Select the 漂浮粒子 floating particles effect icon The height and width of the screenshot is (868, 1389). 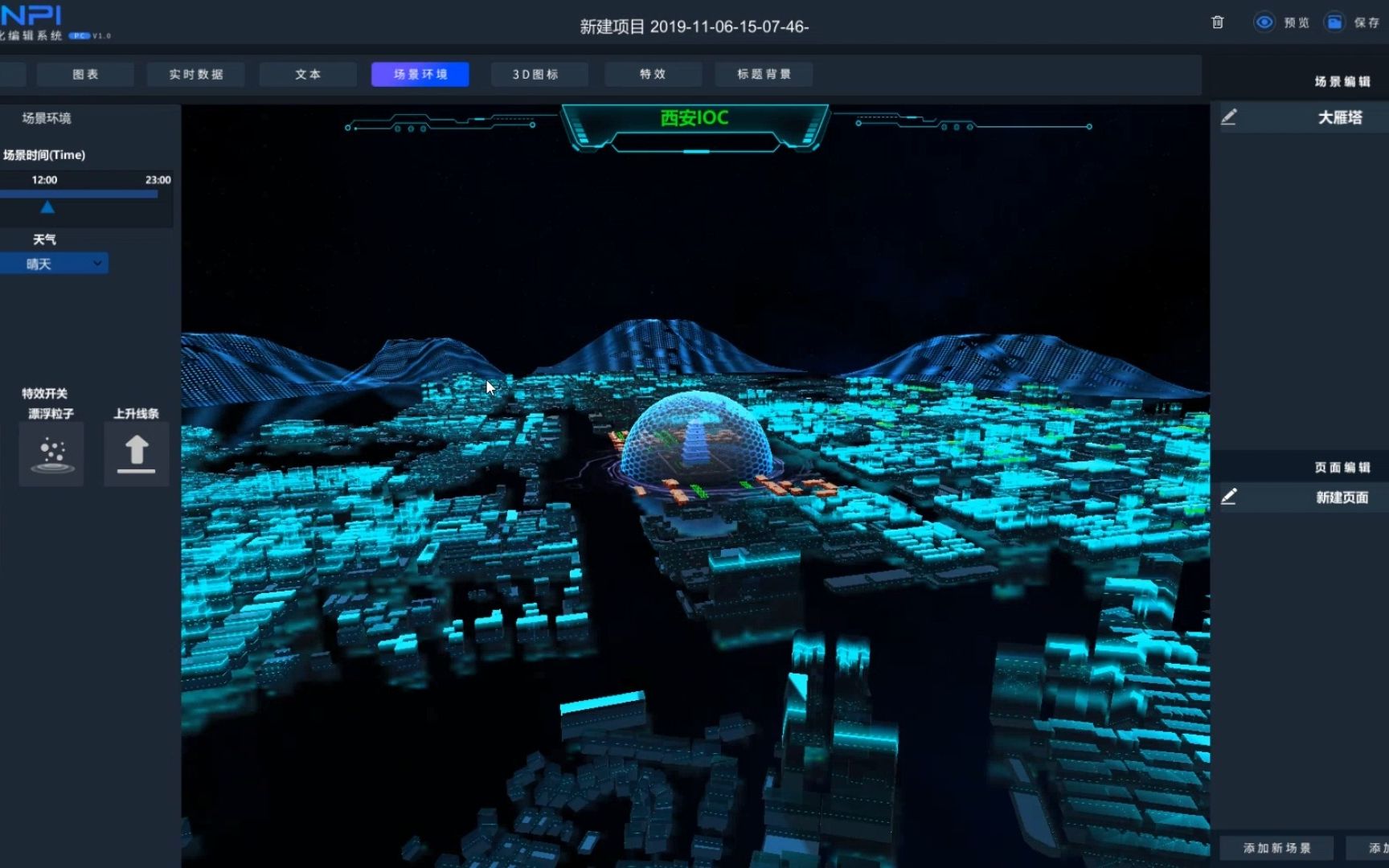click(x=51, y=453)
